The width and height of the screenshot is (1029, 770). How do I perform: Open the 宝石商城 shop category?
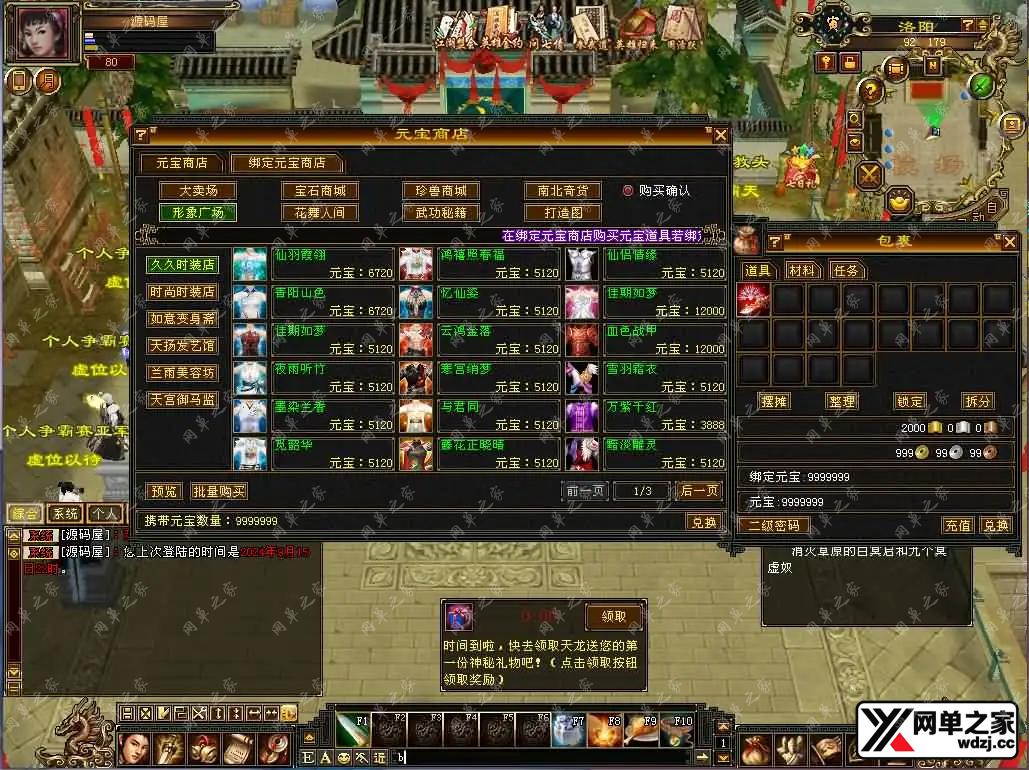319,191
